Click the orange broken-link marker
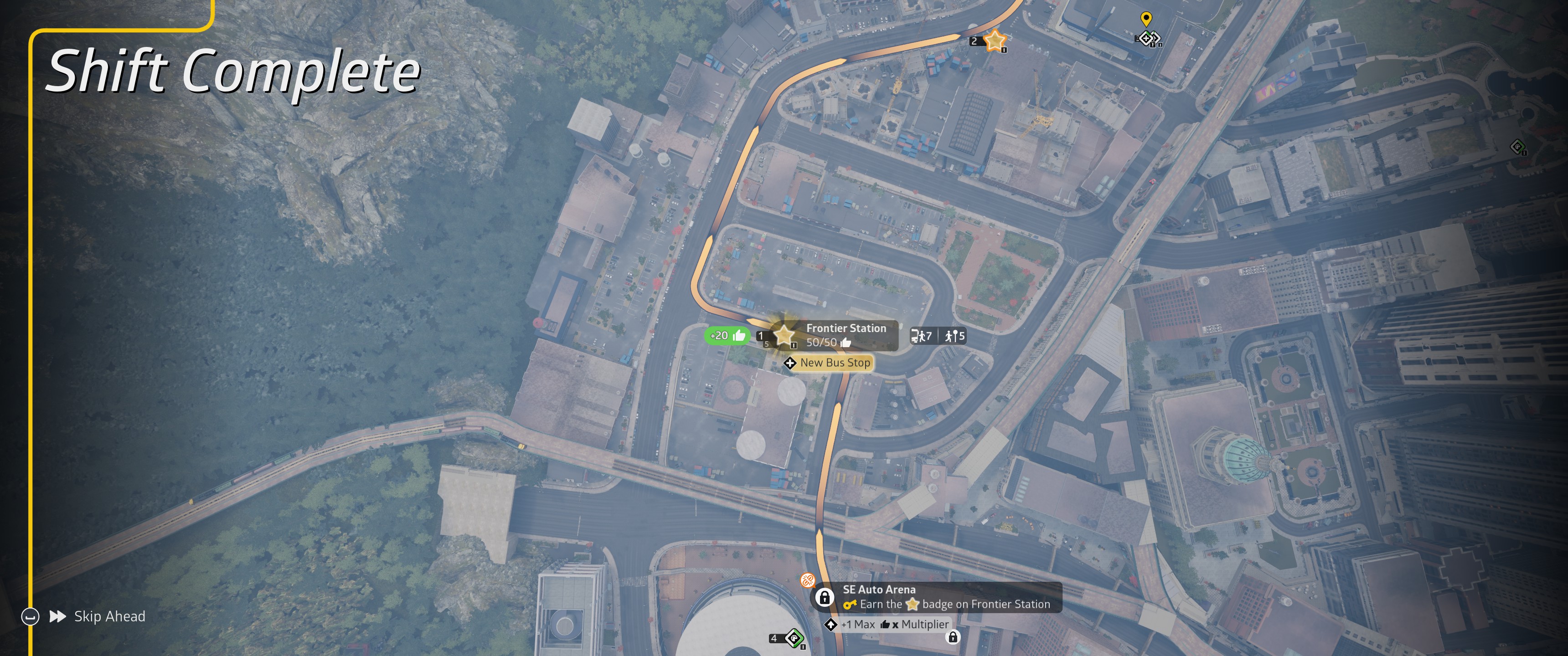 pos(808,580)
